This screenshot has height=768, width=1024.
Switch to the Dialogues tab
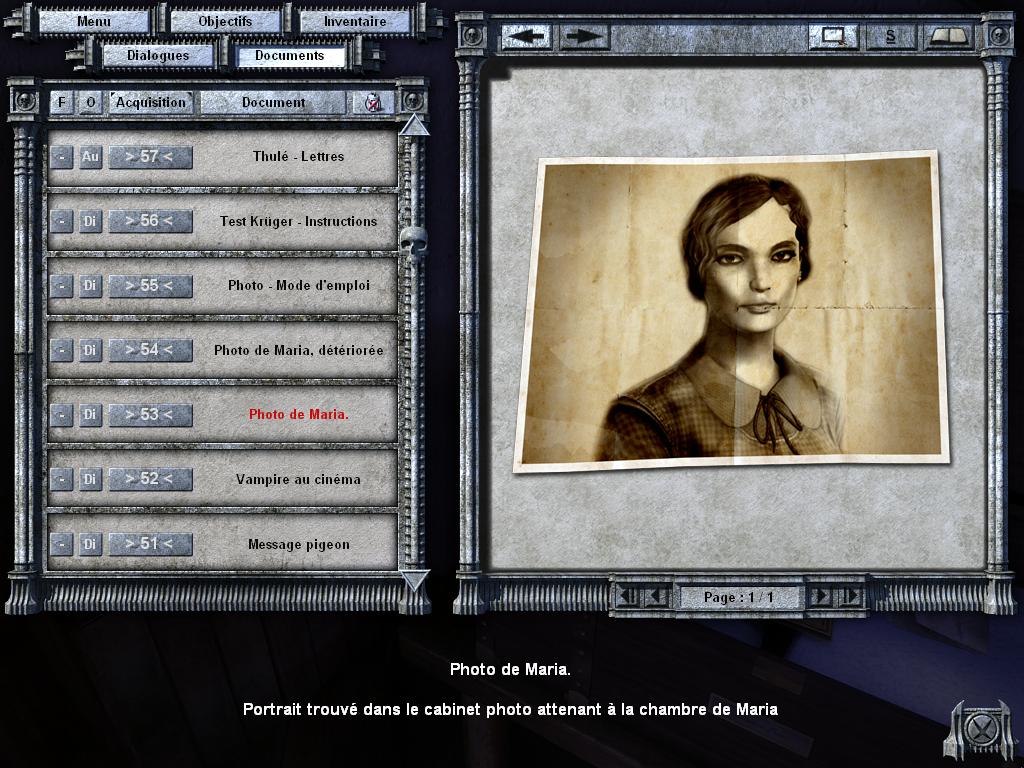pos(157,56)
